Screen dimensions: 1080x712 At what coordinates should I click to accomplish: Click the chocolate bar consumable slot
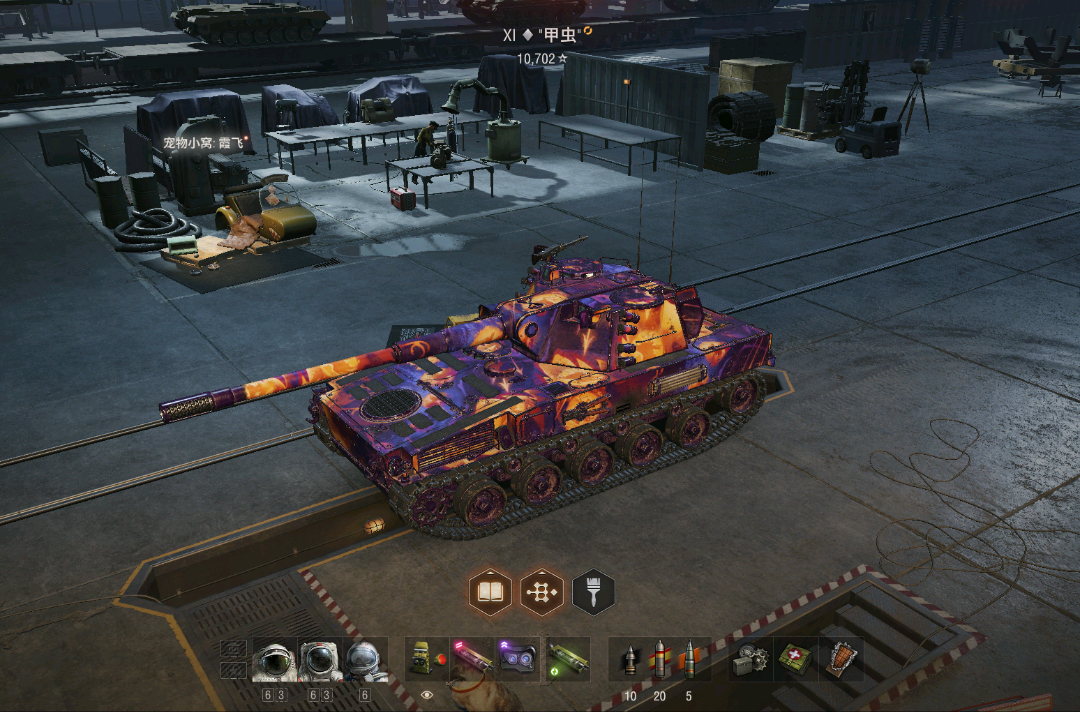(842, 659)
